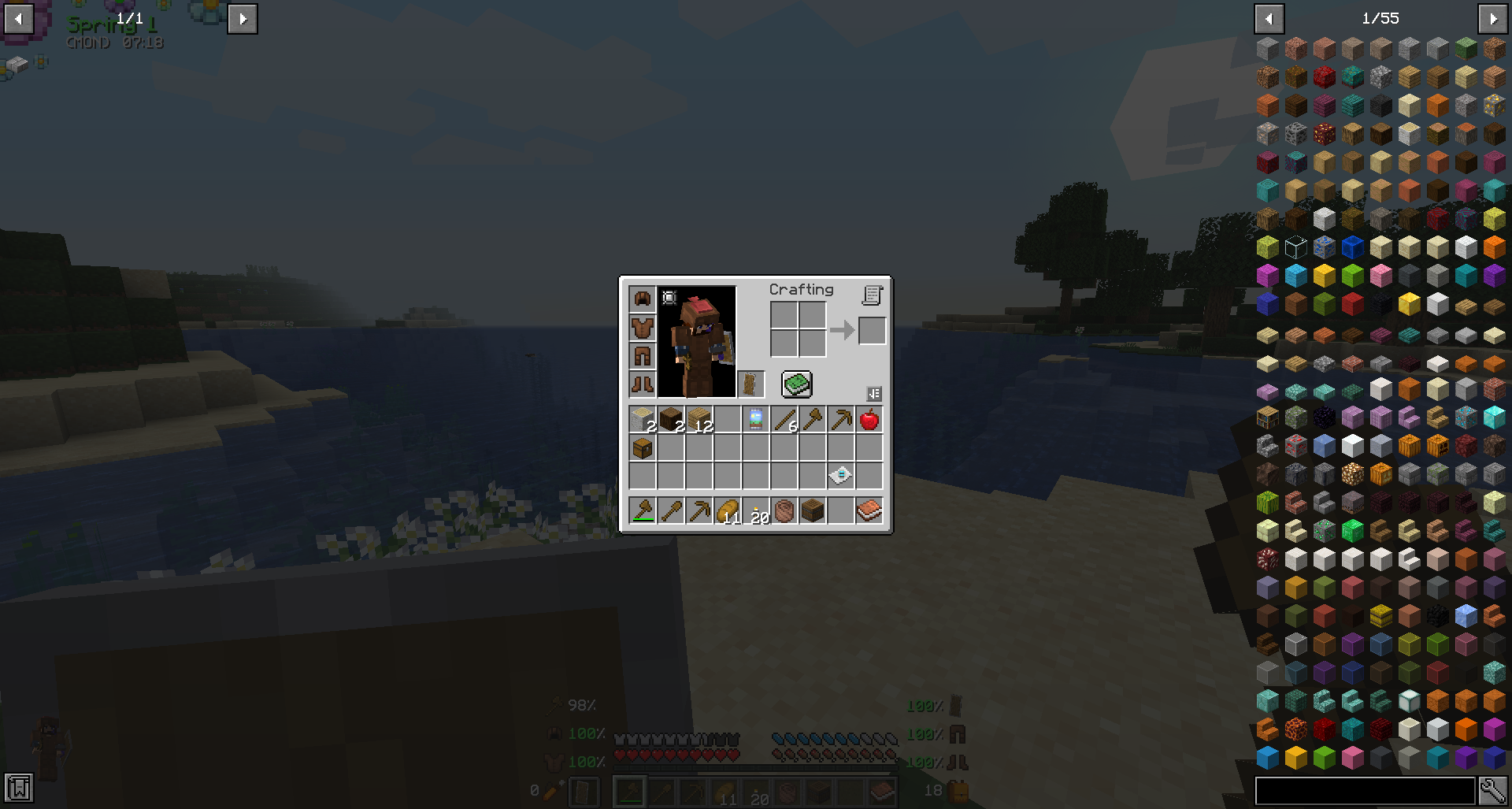Click the helmet armor slot
1512x809 pixels.
(642, 298)
